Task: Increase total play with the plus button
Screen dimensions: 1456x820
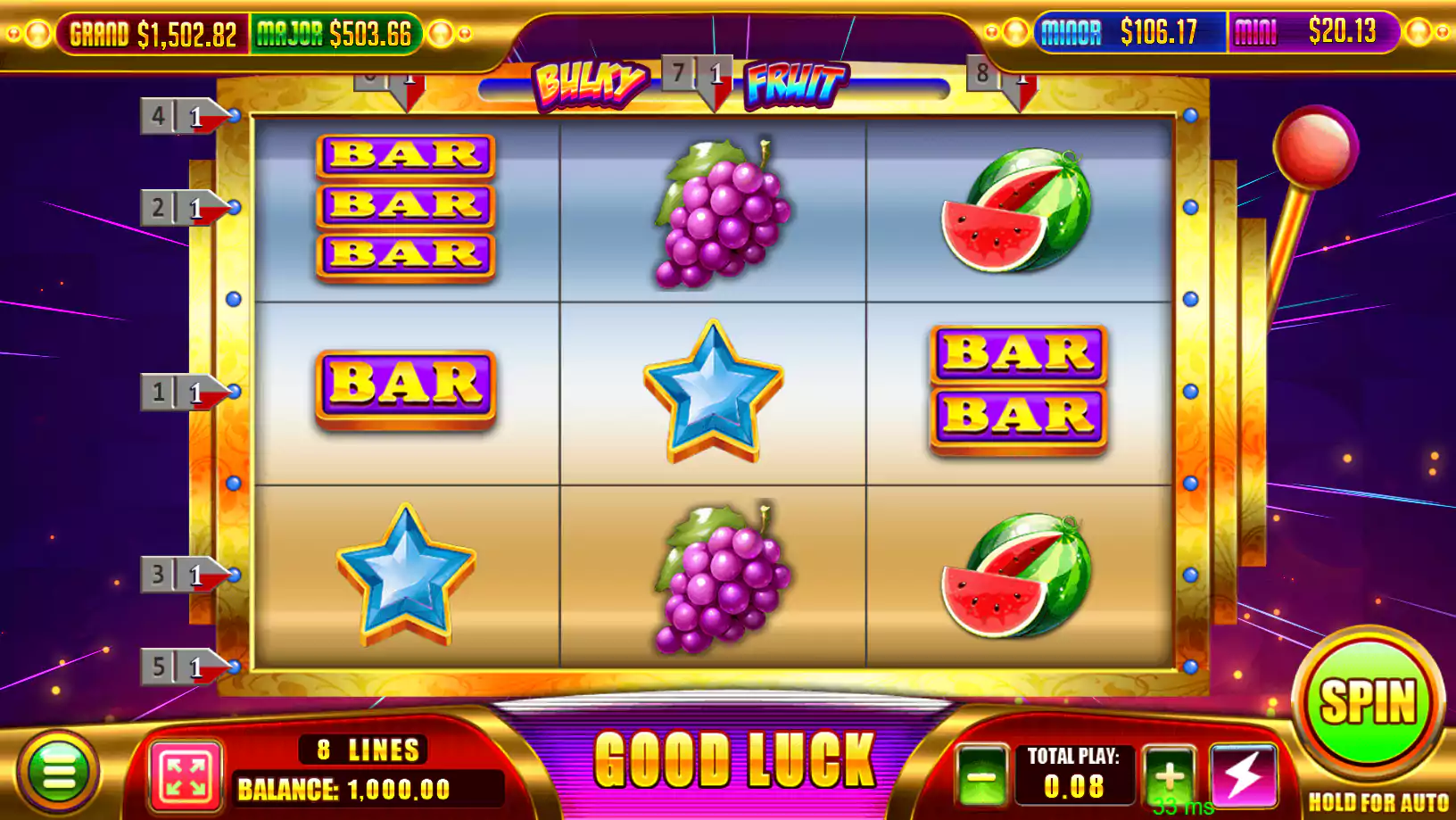Action: click(x=1169, y=775)
